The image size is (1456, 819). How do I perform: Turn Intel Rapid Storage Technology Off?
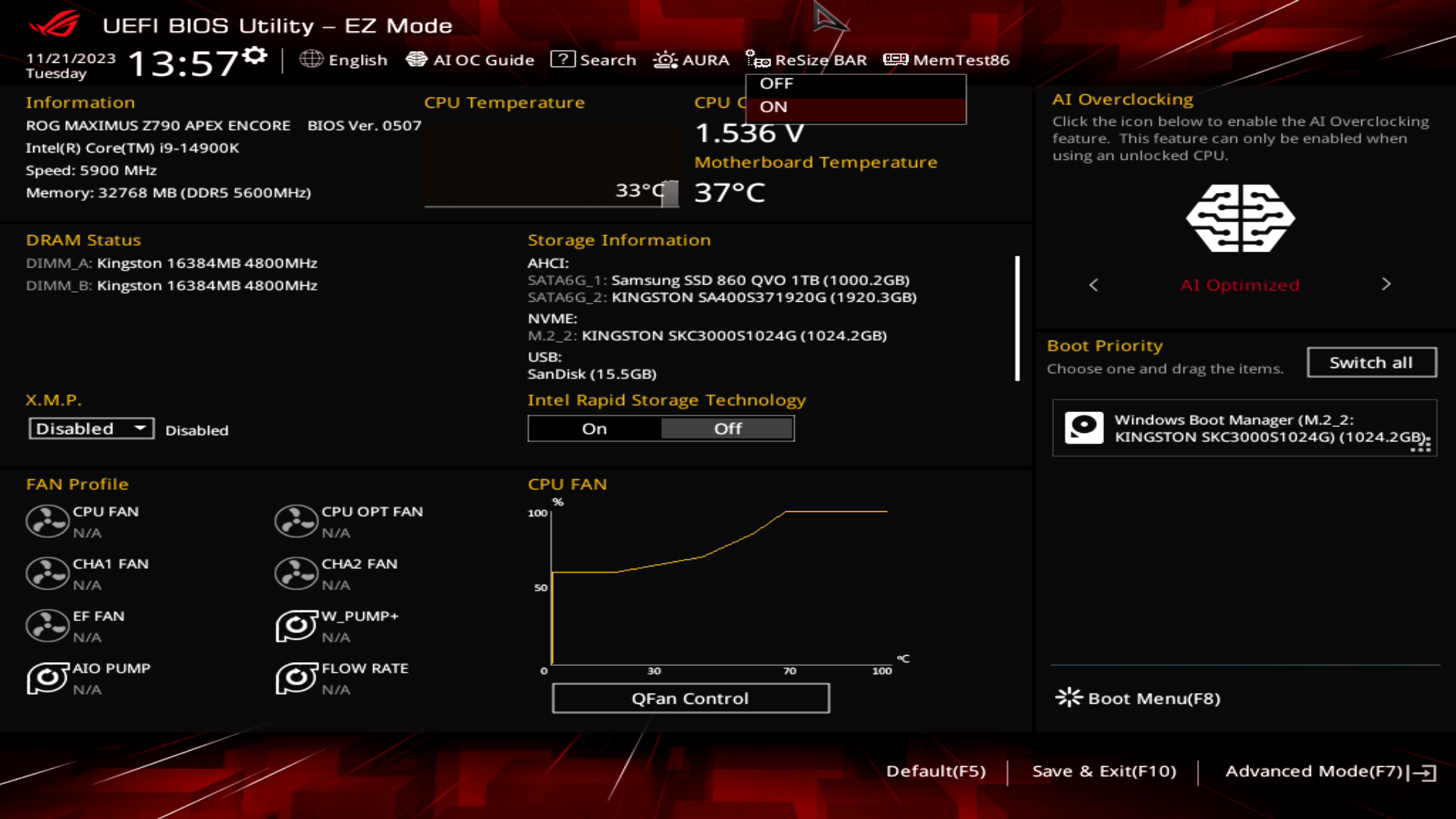(726, 428)
